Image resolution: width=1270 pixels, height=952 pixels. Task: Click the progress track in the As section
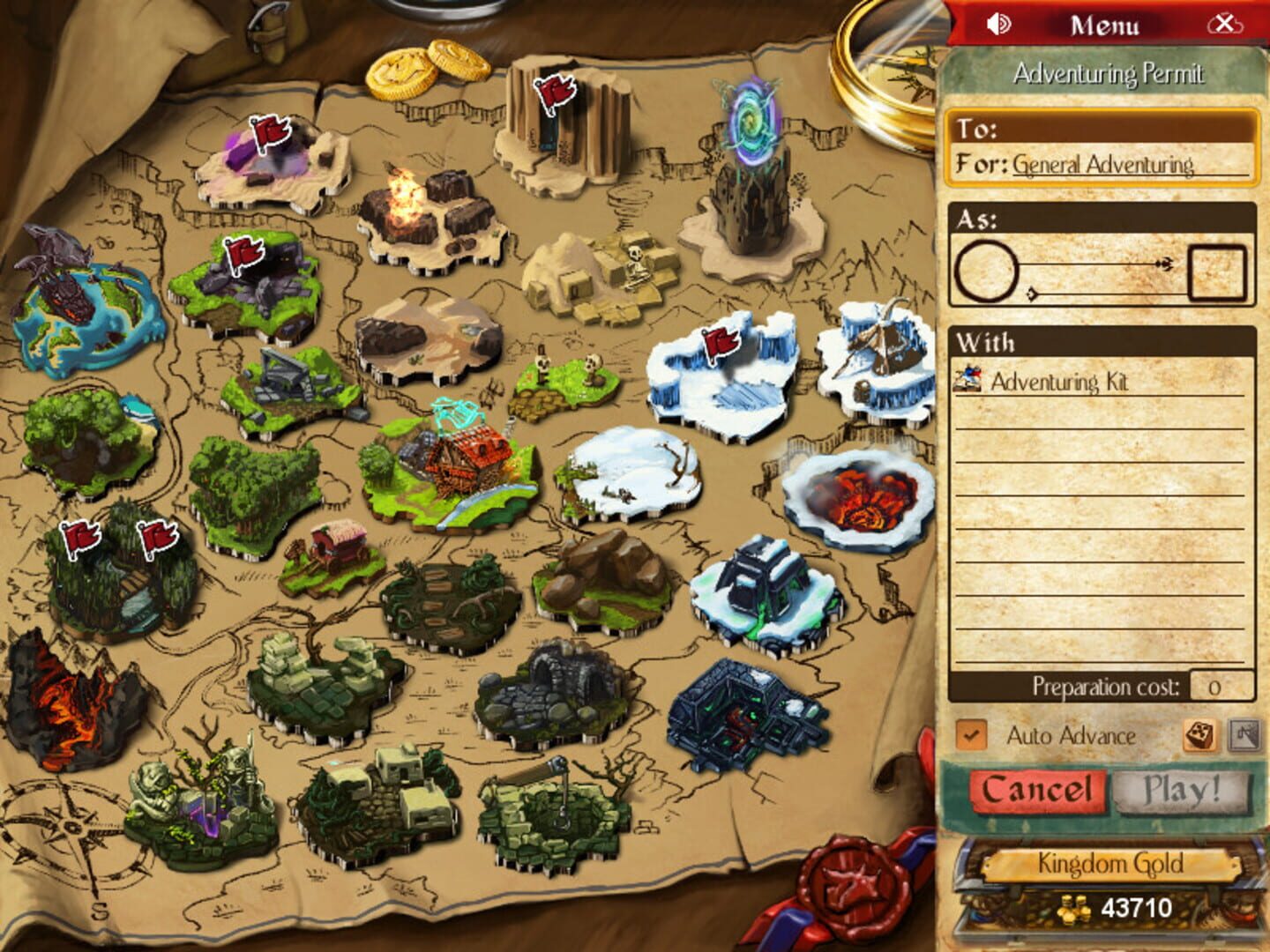pos(1094,263)
